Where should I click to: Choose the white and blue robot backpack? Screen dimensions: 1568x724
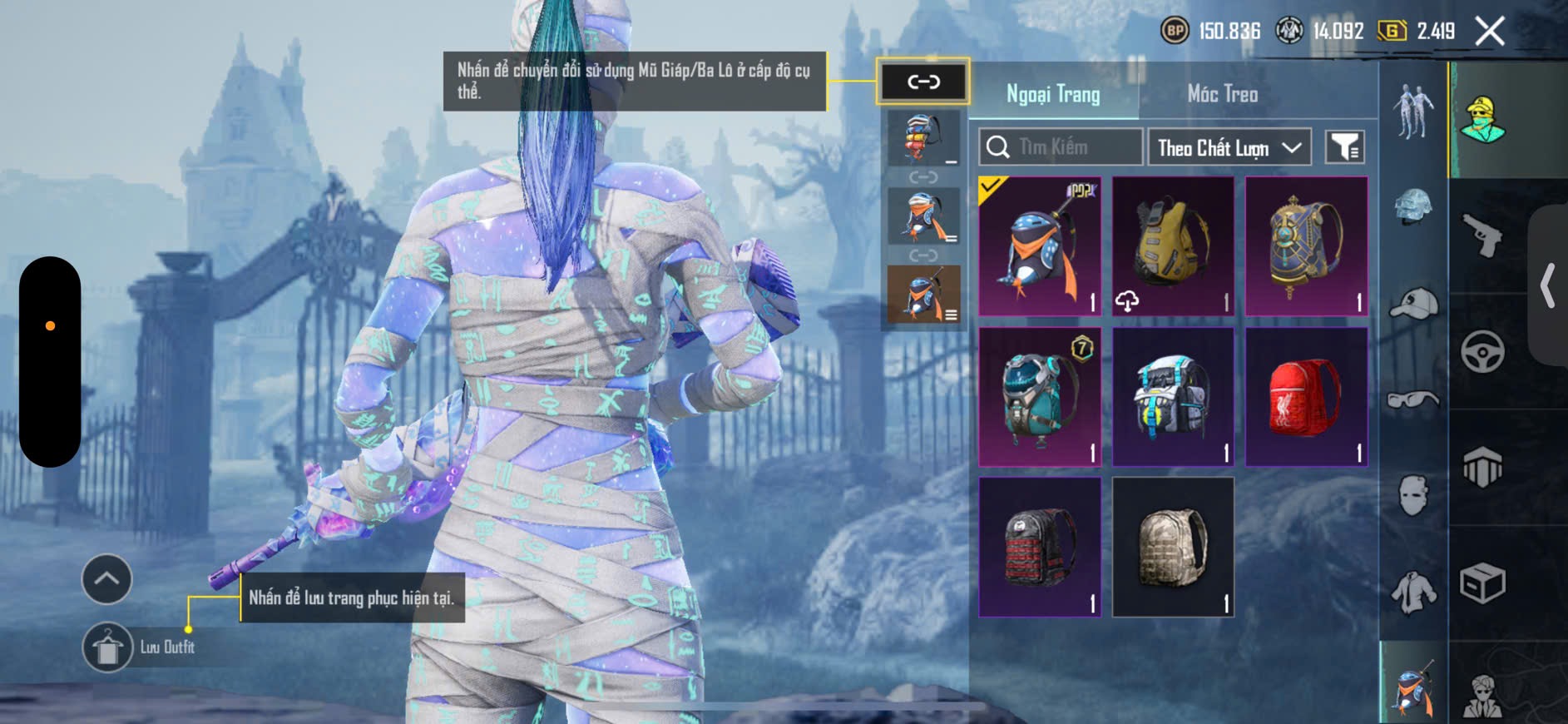click(x=1173, y=397)
